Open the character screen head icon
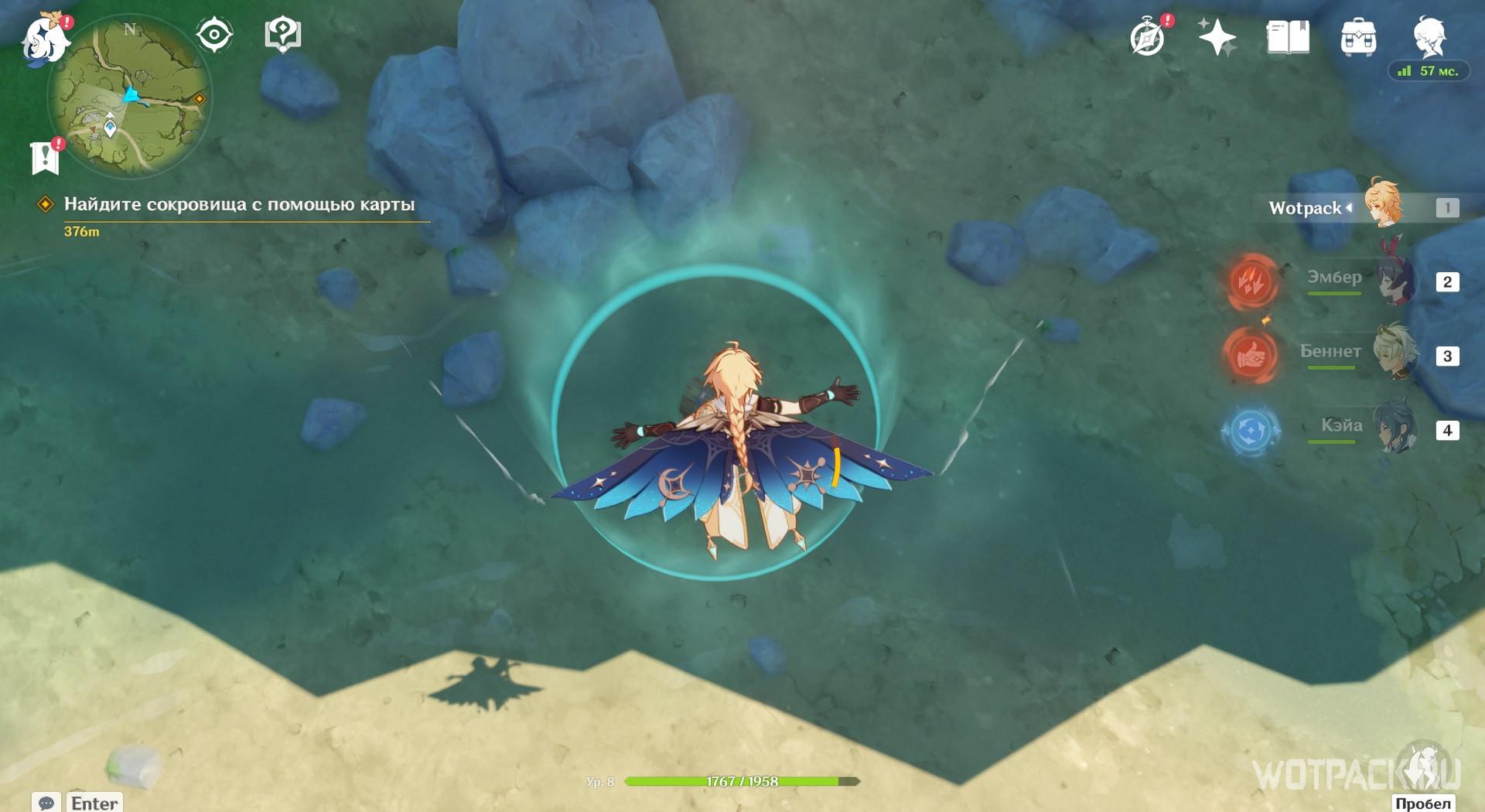1485x812 pixels. pyautogui.click(x=1429, y=35)
